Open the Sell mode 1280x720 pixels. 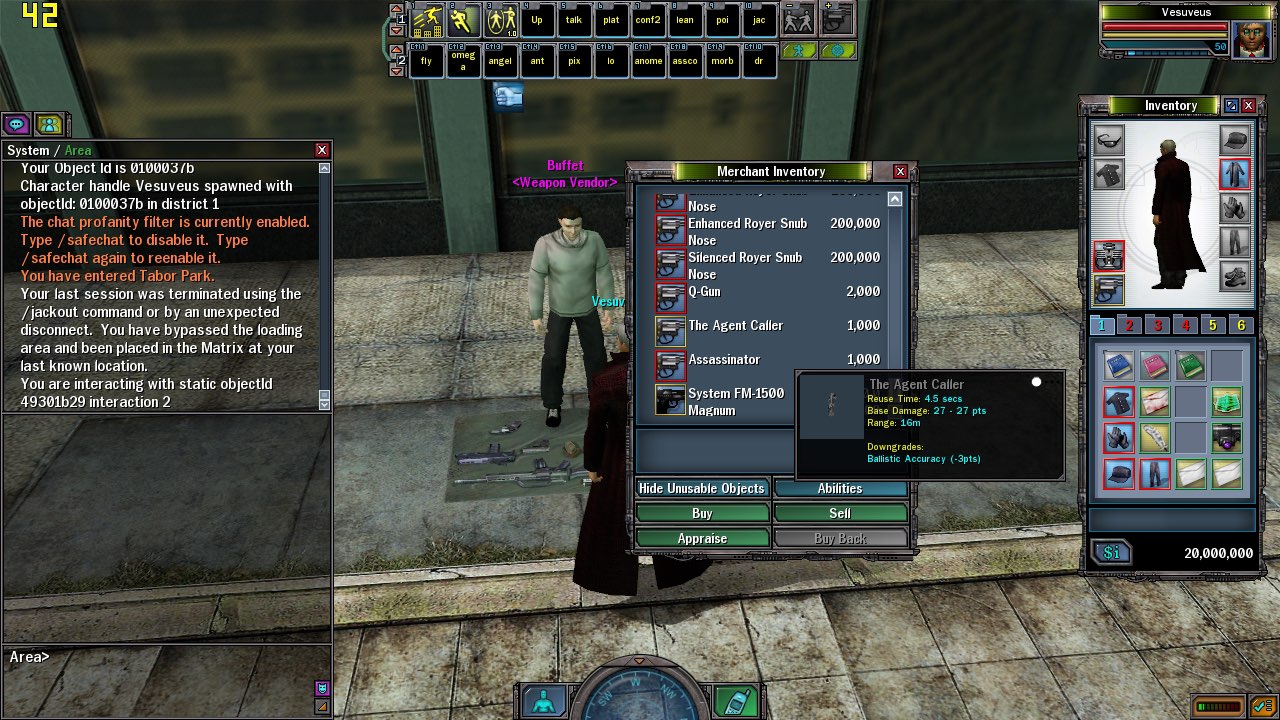pyautogui.click(x=840, y=513)
